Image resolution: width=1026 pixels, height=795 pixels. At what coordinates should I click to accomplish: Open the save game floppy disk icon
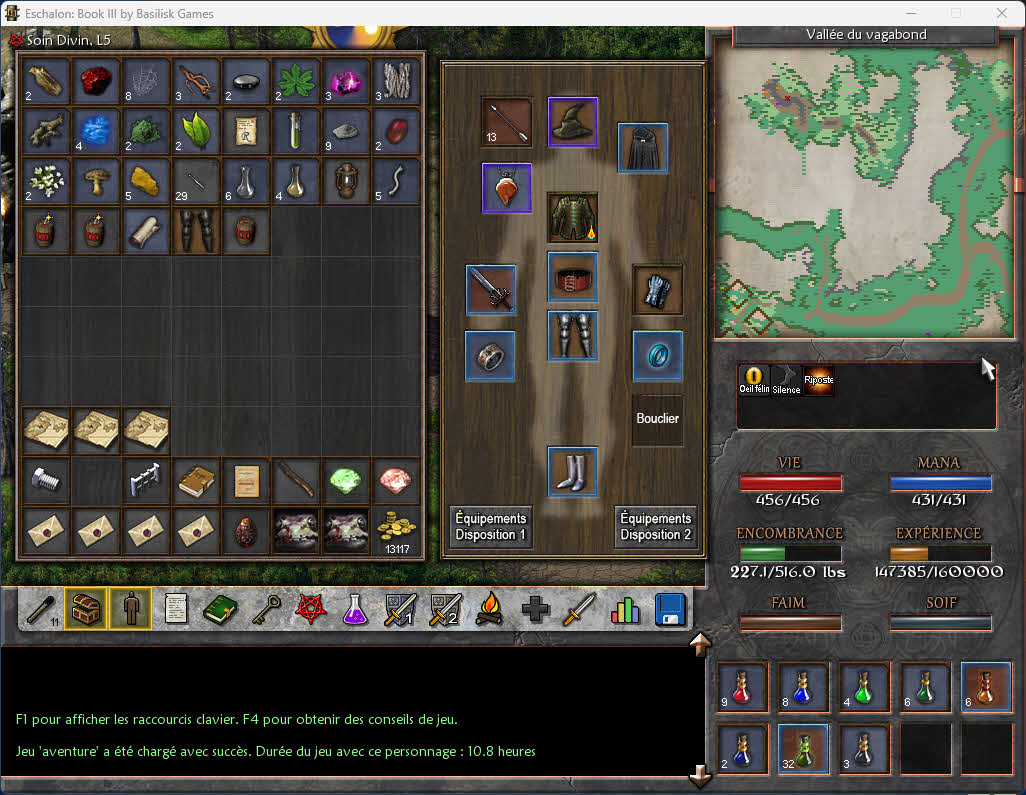coord(670,609)
